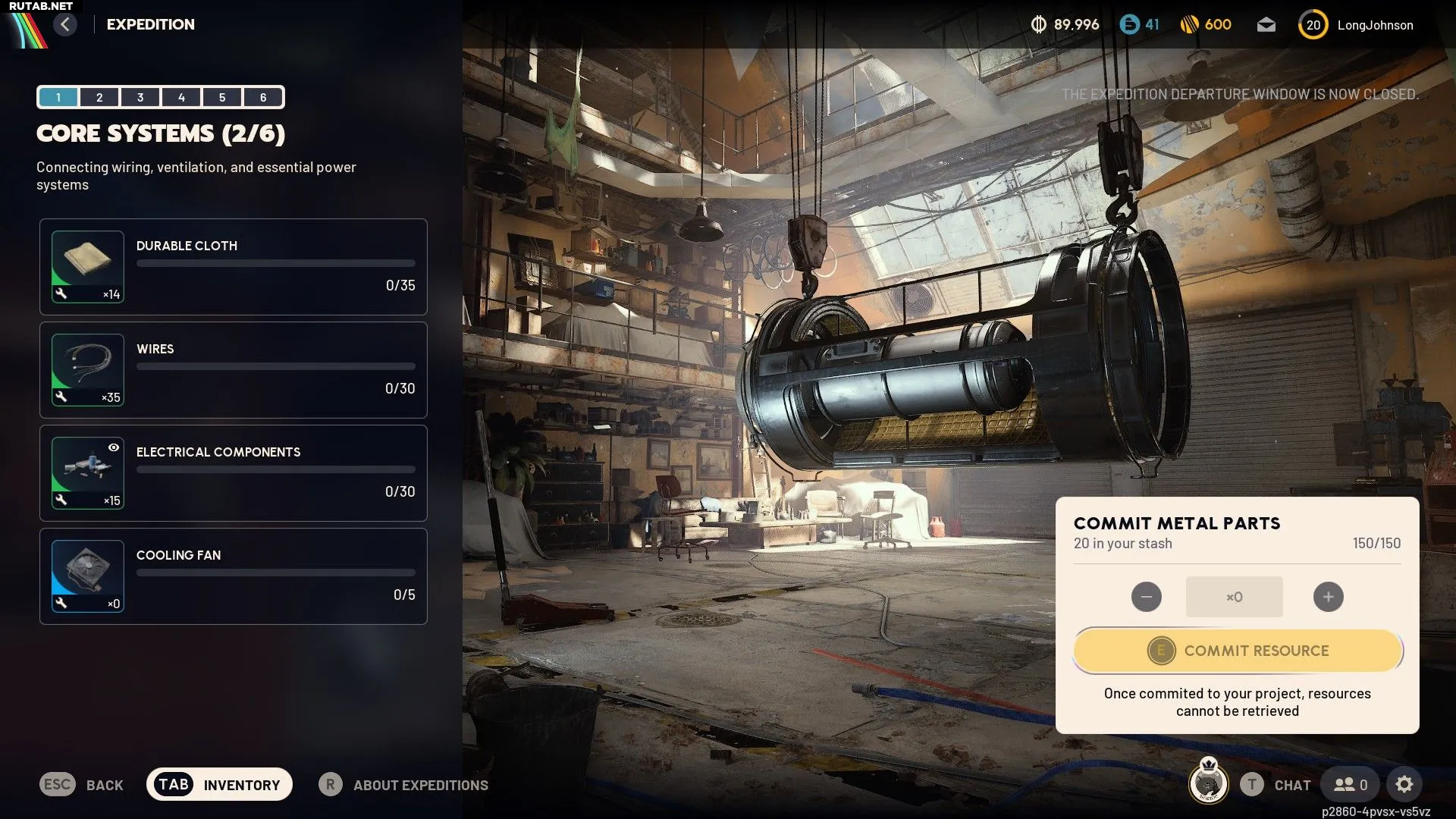Open the settings gear

(x=1404, y=784)
